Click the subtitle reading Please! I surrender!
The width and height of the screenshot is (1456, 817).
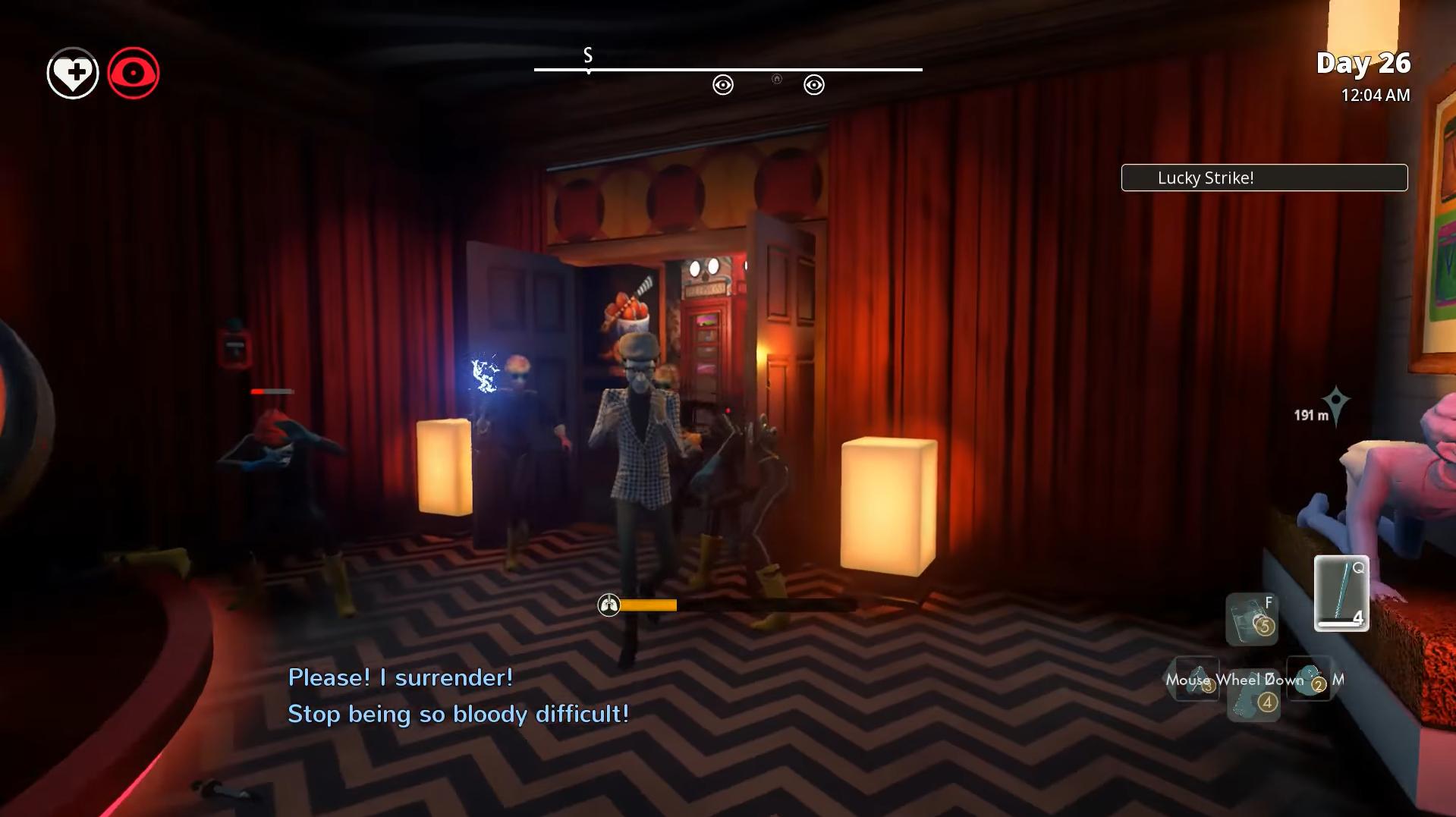[x=400, y=677]
